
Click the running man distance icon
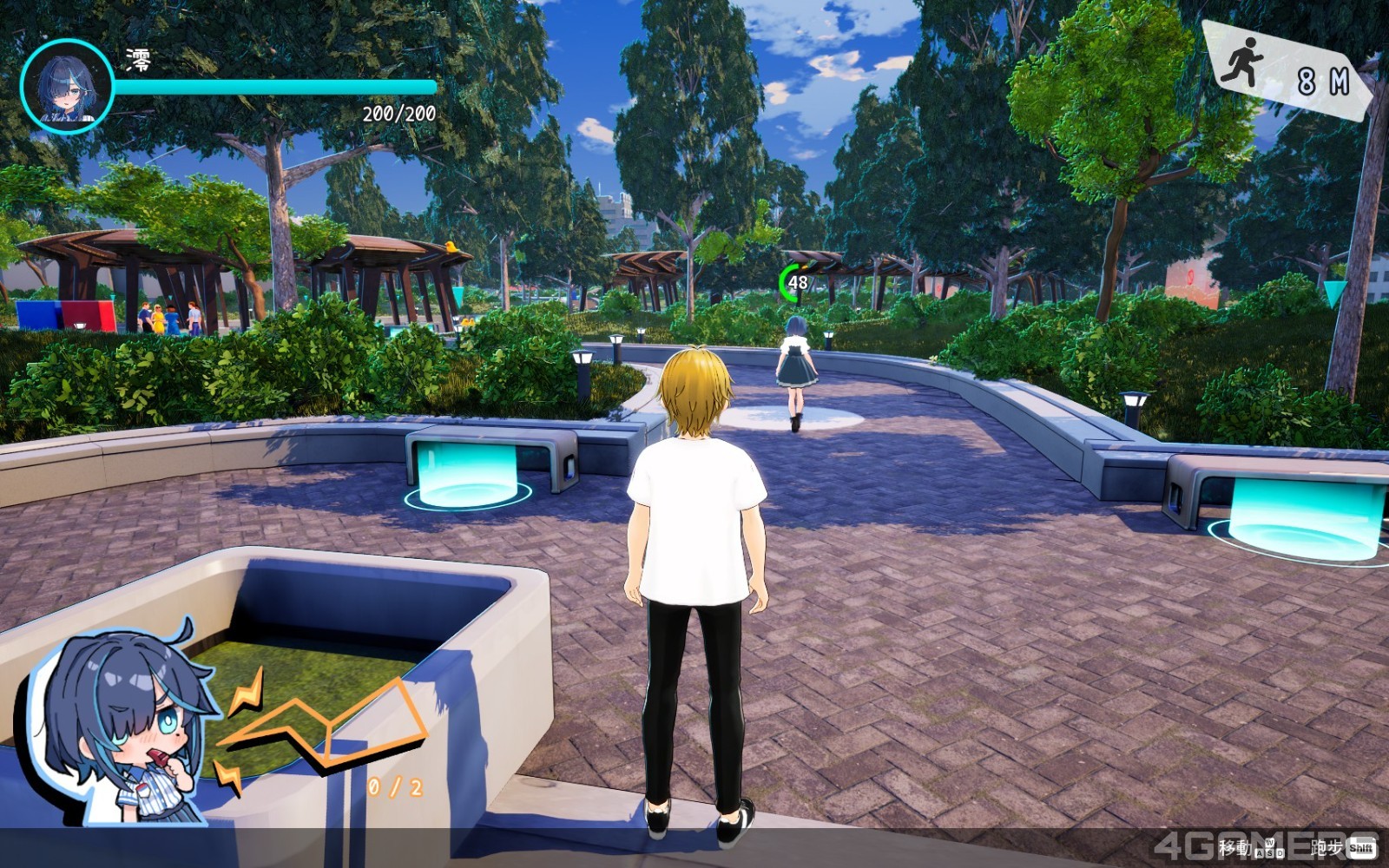(1241, 62)
